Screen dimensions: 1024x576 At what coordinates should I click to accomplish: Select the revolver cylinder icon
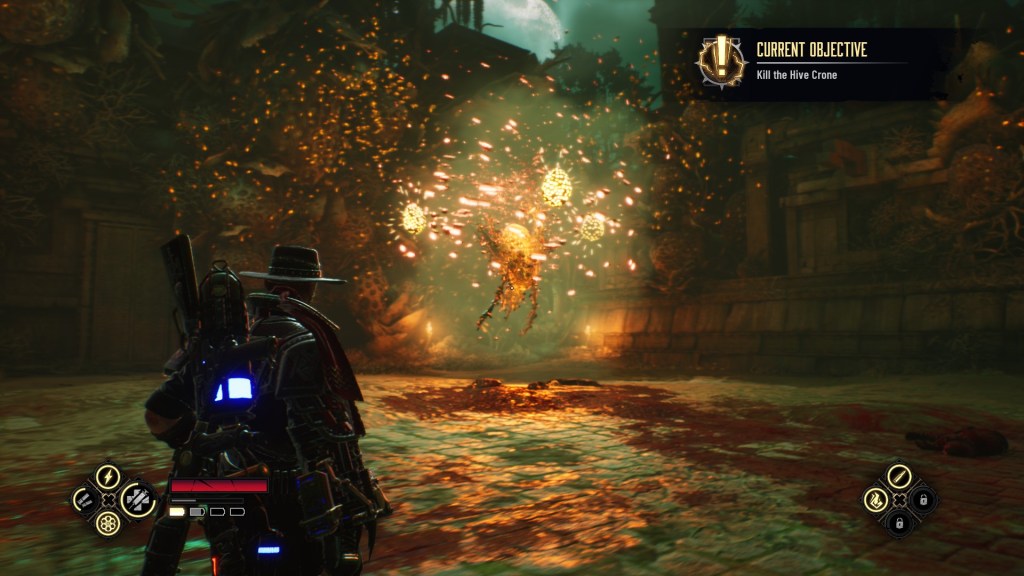coord(108,521)
